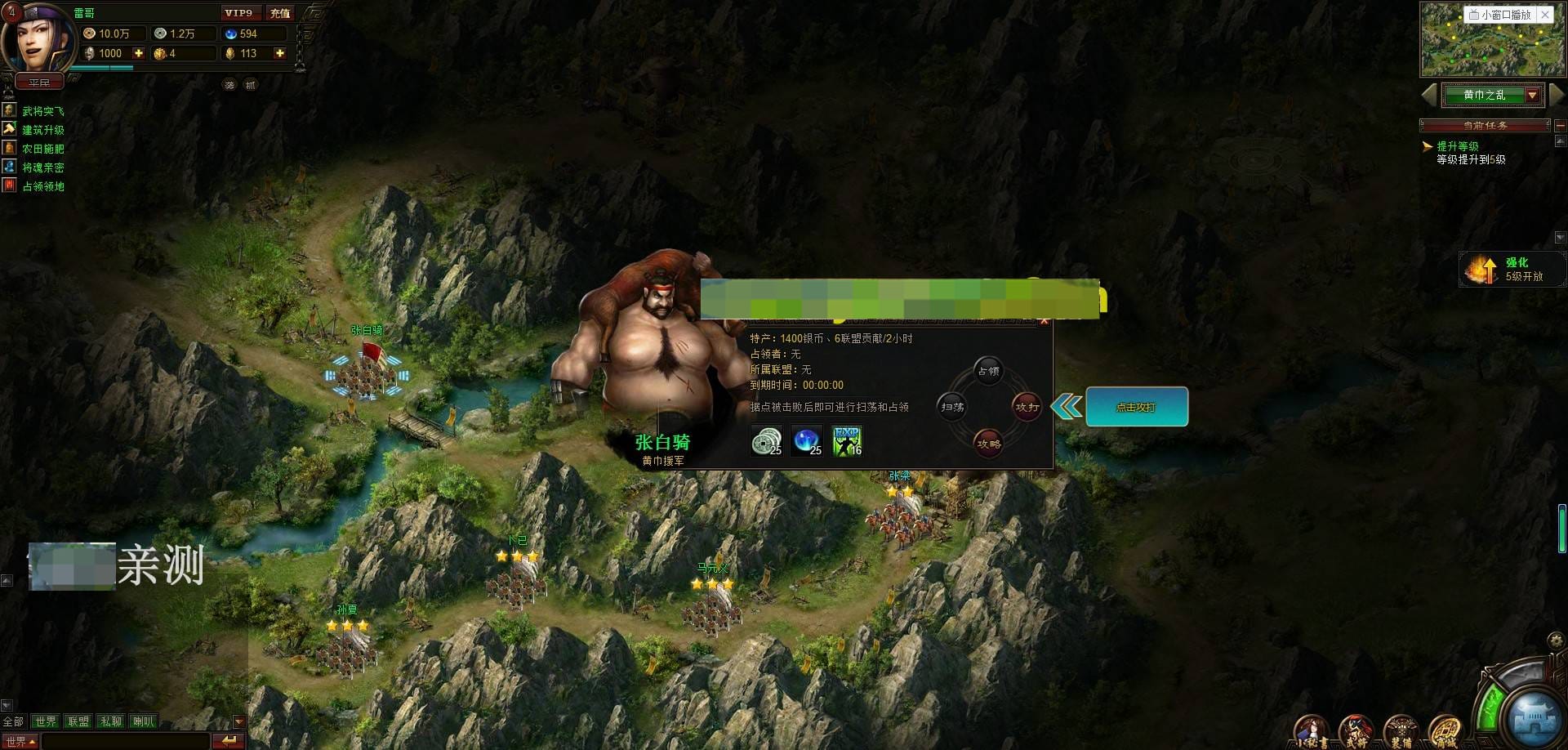1568x750 pixels.
Task: Expand the 世界 channel selector
Action: [20, 741]
